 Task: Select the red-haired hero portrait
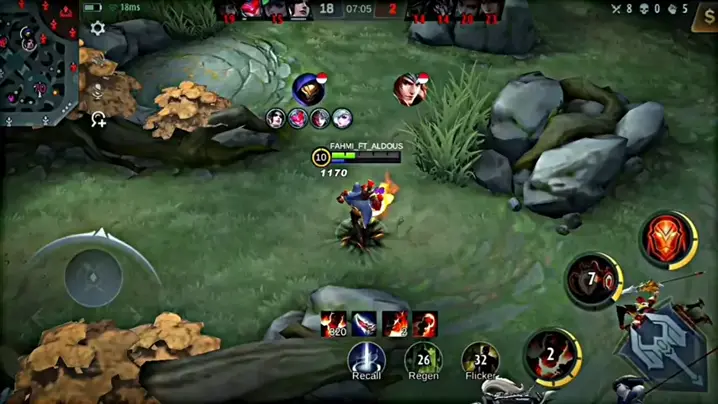409,89
